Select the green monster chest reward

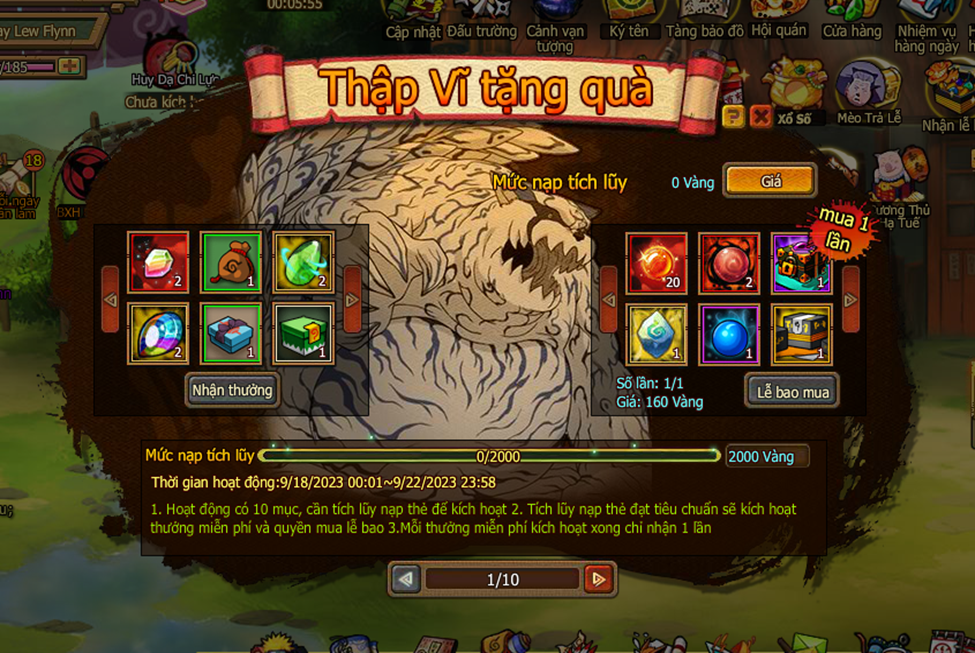tap(303, 335)
